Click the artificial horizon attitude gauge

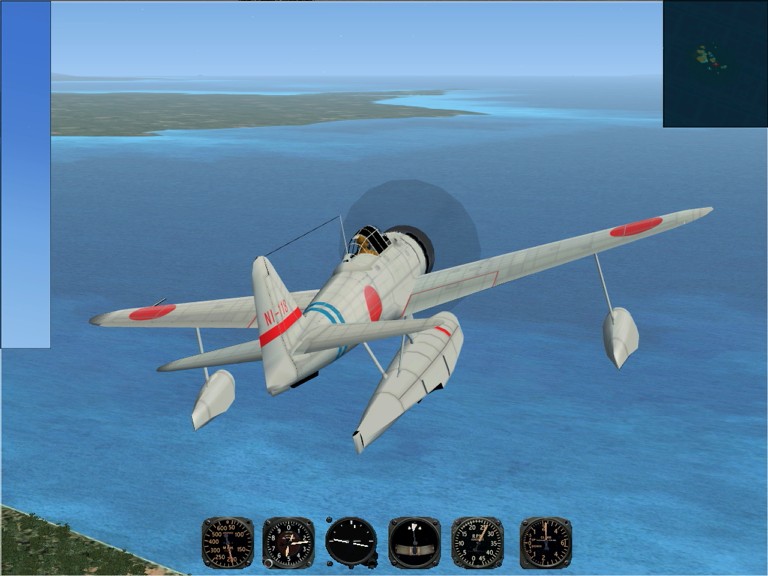pyautogui.click(x=352, y=542)
